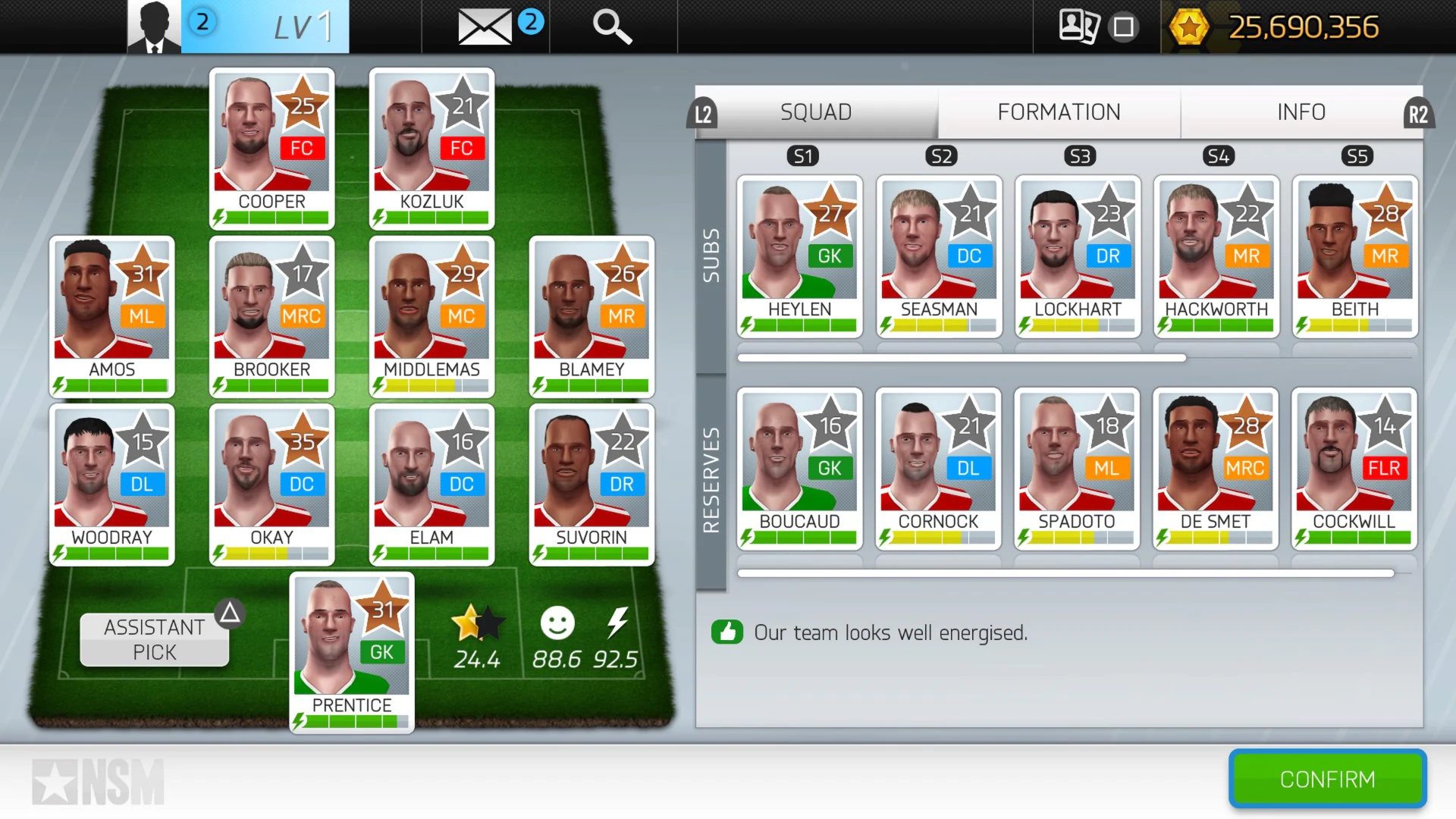Select reserve goalkeeper BOUCAUD

[799, 470]
